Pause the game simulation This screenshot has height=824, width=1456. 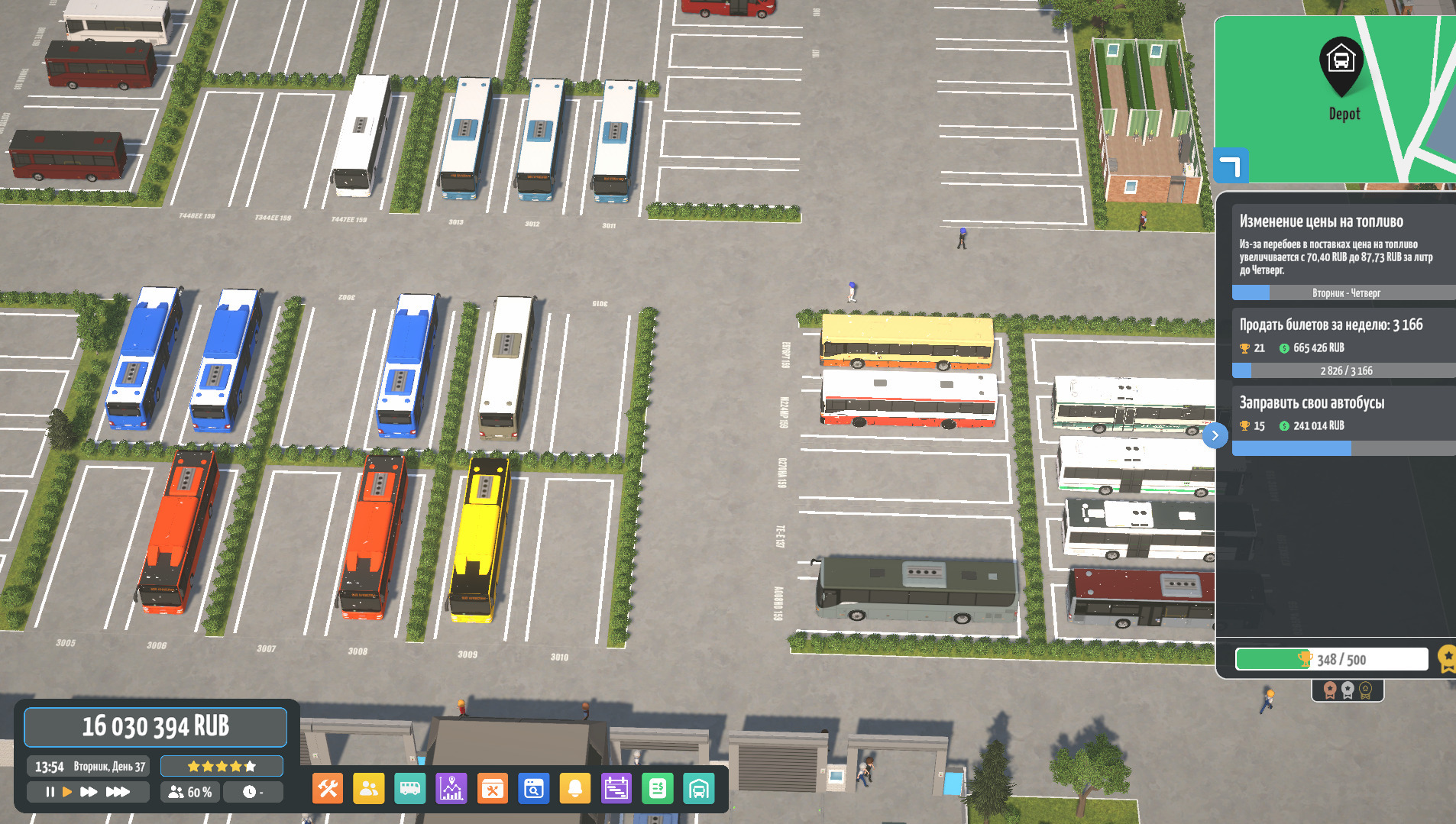point(50,792)
